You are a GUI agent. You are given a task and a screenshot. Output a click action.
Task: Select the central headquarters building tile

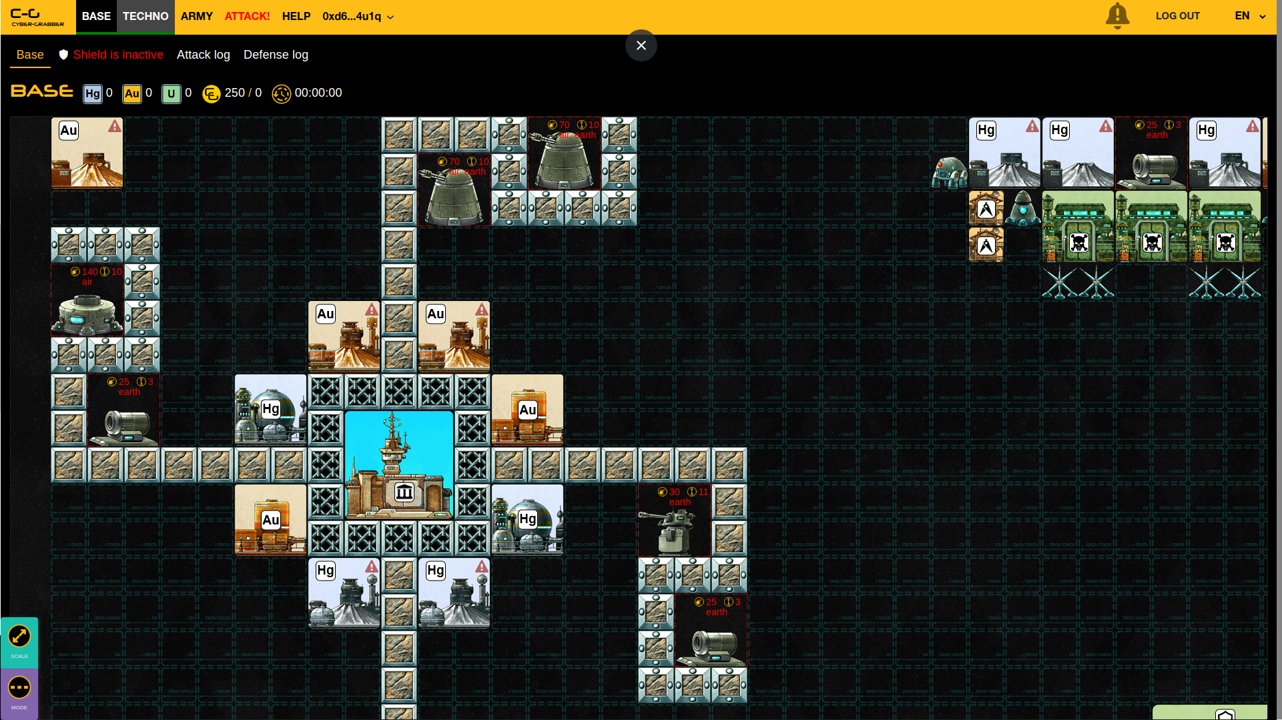click(399, 465)
